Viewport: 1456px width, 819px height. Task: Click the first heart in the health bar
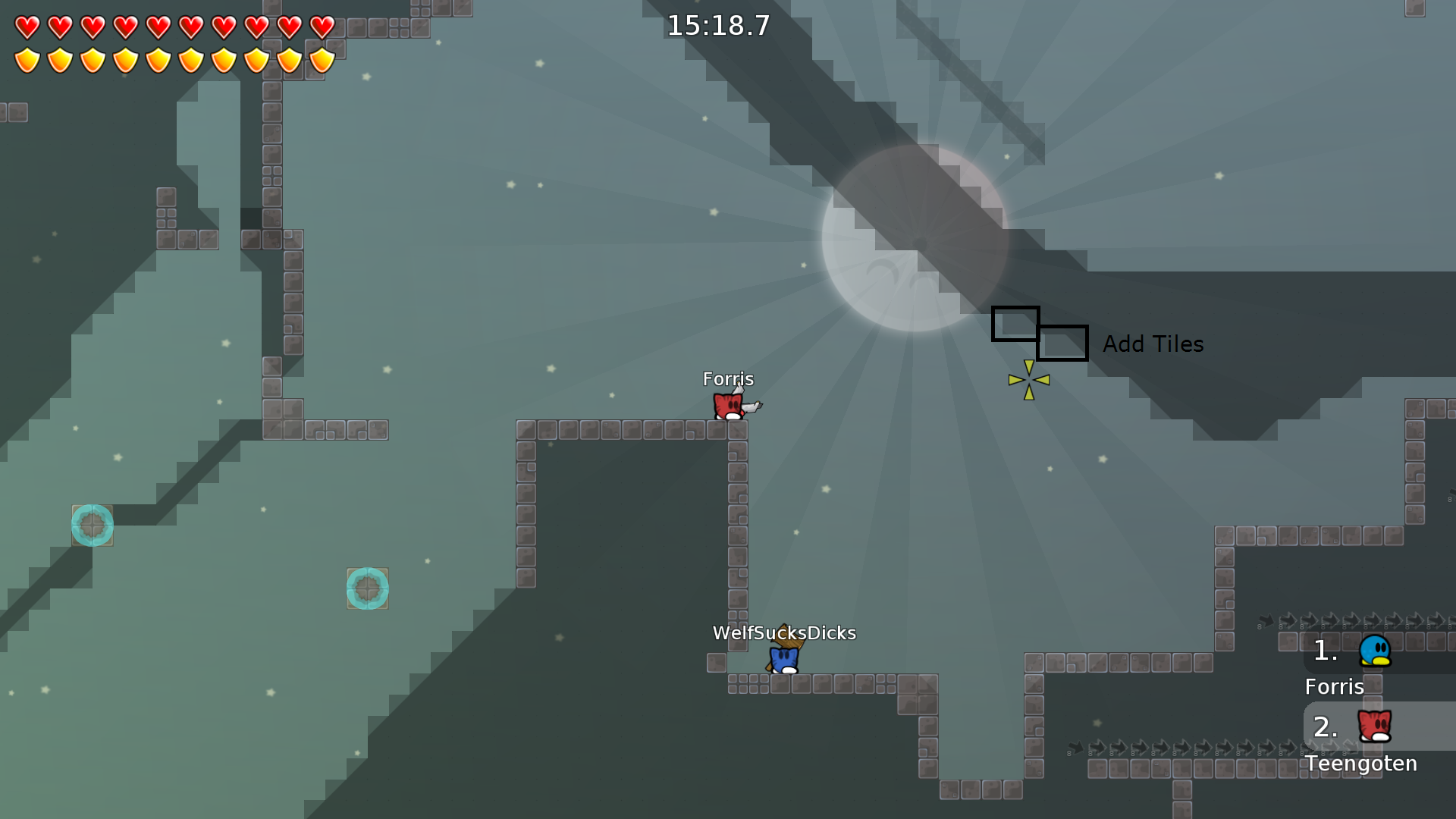pos(27,26)
